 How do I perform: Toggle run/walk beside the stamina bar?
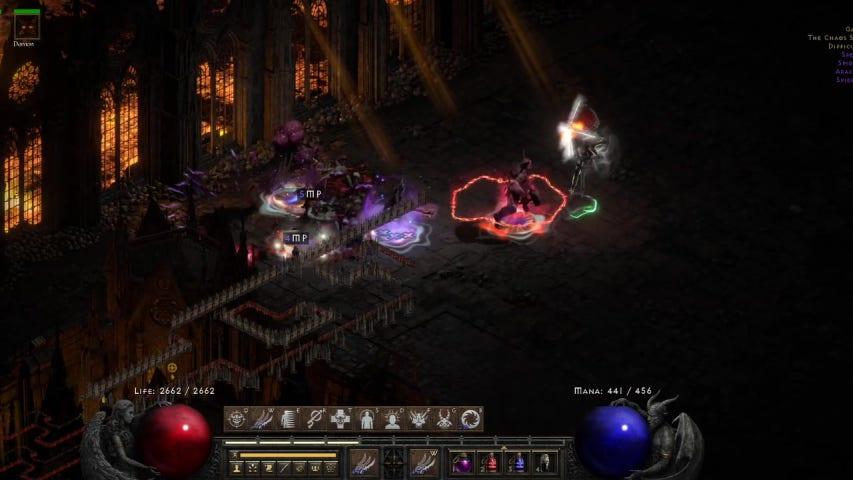coord(232,454)
